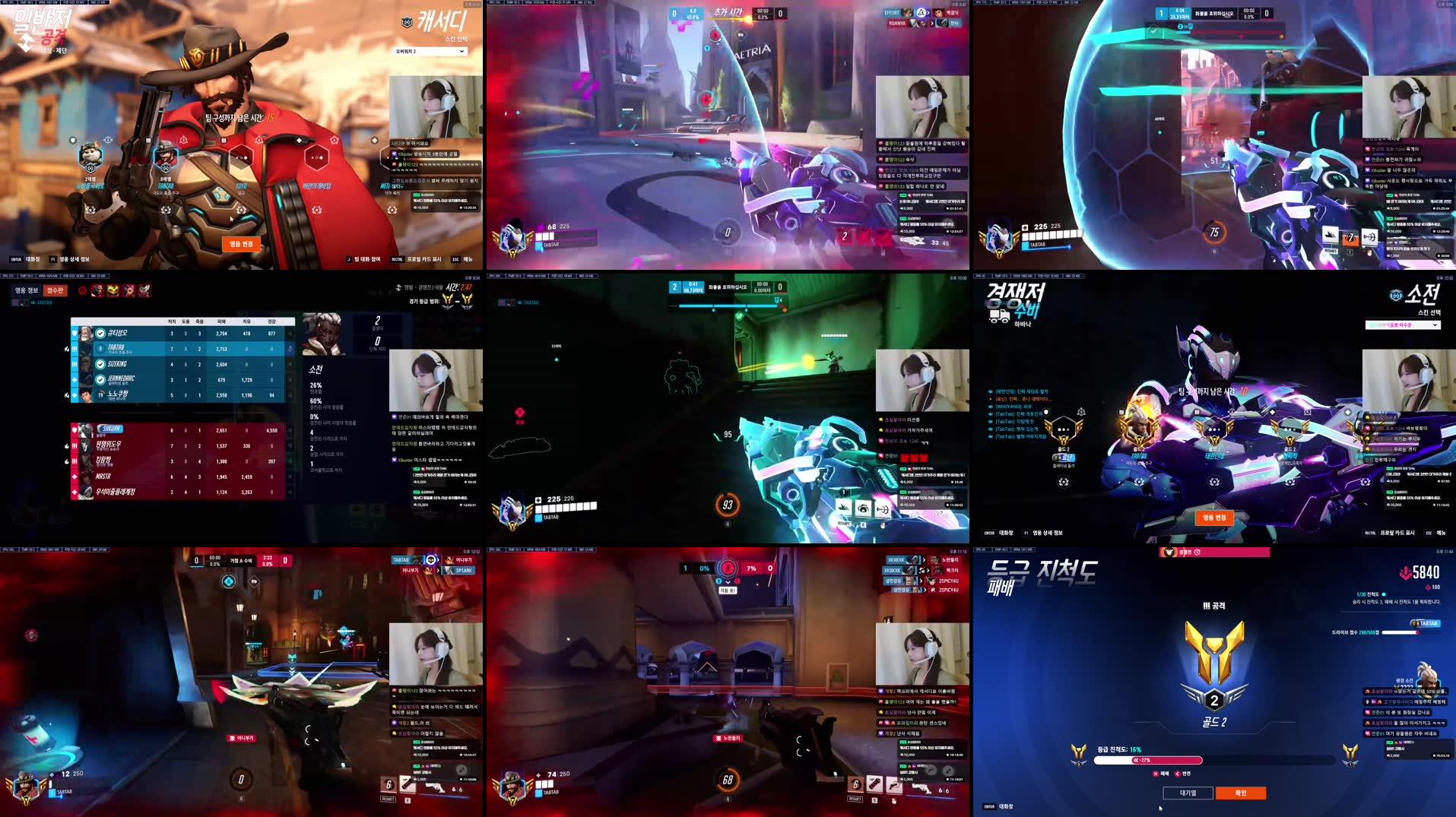
Task: Switch to the 영웅 정보 tab on the scoreboard
Action: [25, 290]
